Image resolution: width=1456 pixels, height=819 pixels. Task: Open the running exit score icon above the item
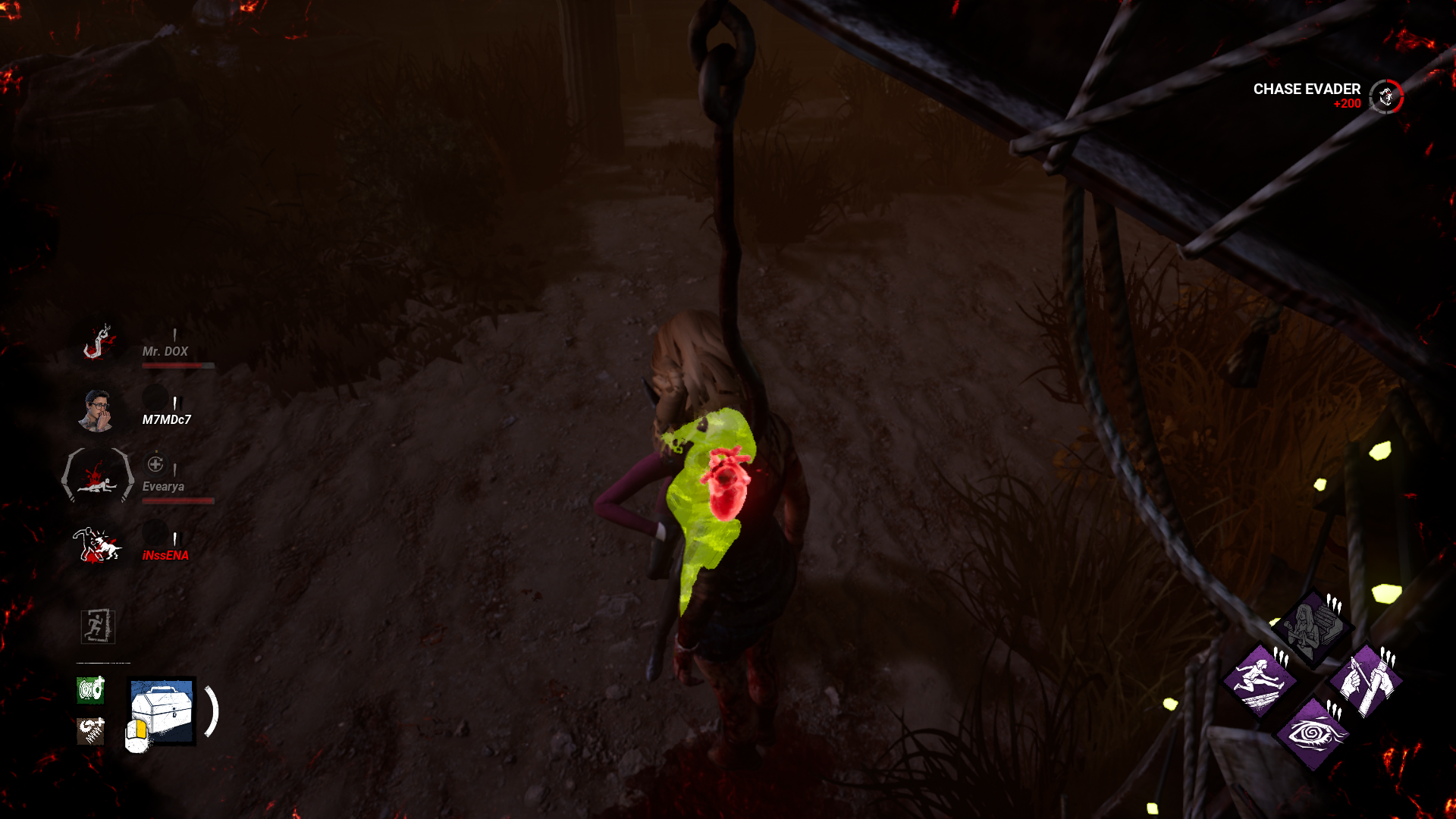tap(96, 628)
